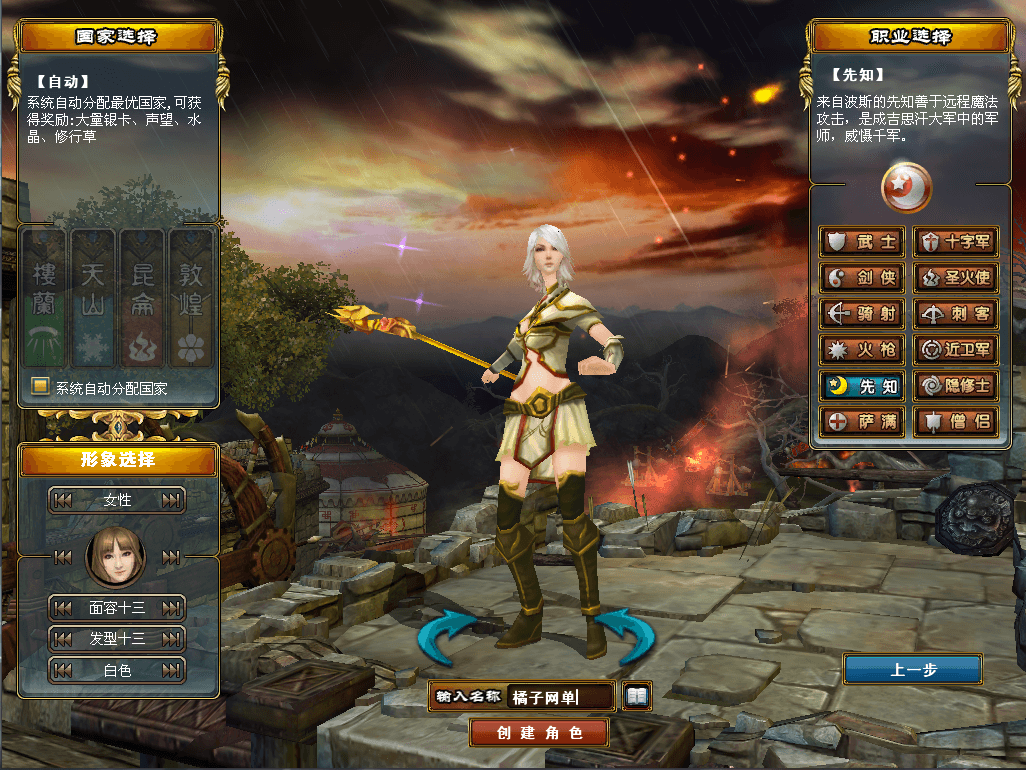This screenshot has width=1026, height=770.
Task: Switch to the next hair color after 白色
Action: point(172,670)
